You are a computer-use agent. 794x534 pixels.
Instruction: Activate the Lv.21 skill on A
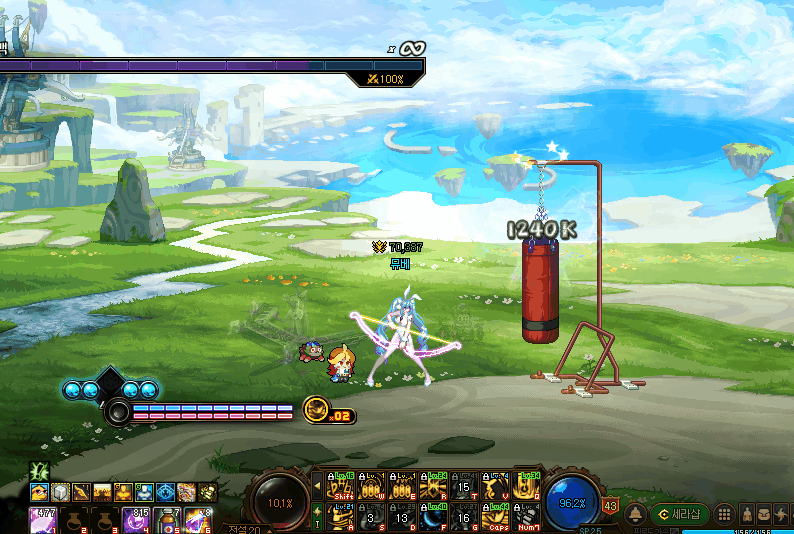(x=342, y=516)
